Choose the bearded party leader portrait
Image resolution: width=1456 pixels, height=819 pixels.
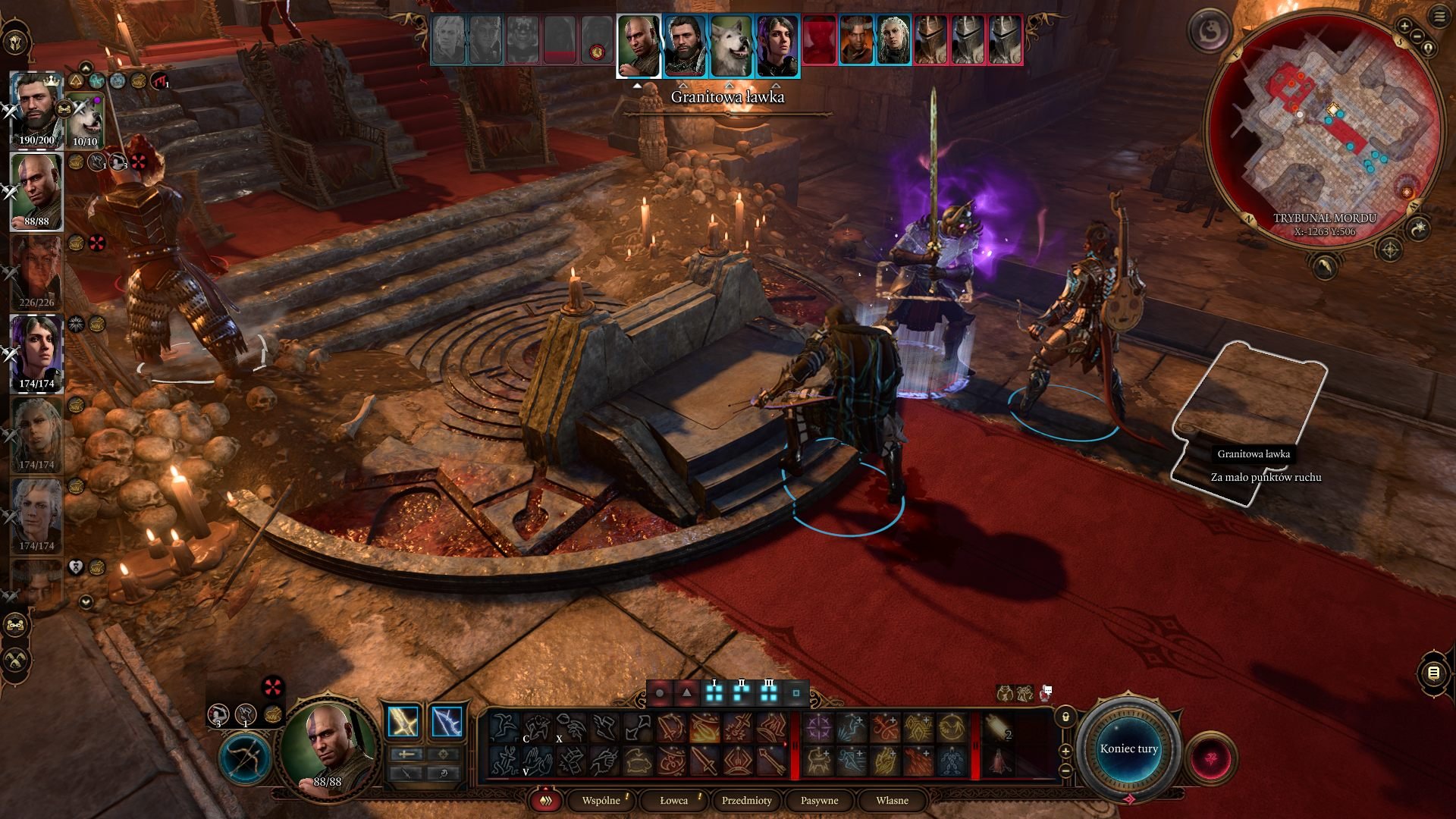click(36, 108)
